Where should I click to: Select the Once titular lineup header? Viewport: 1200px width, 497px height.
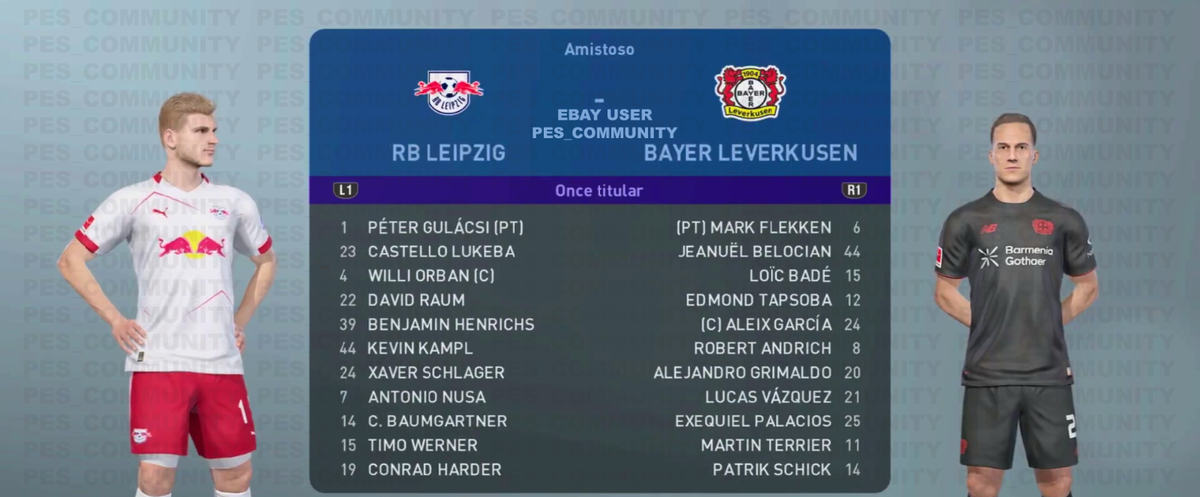click(599, 190)
